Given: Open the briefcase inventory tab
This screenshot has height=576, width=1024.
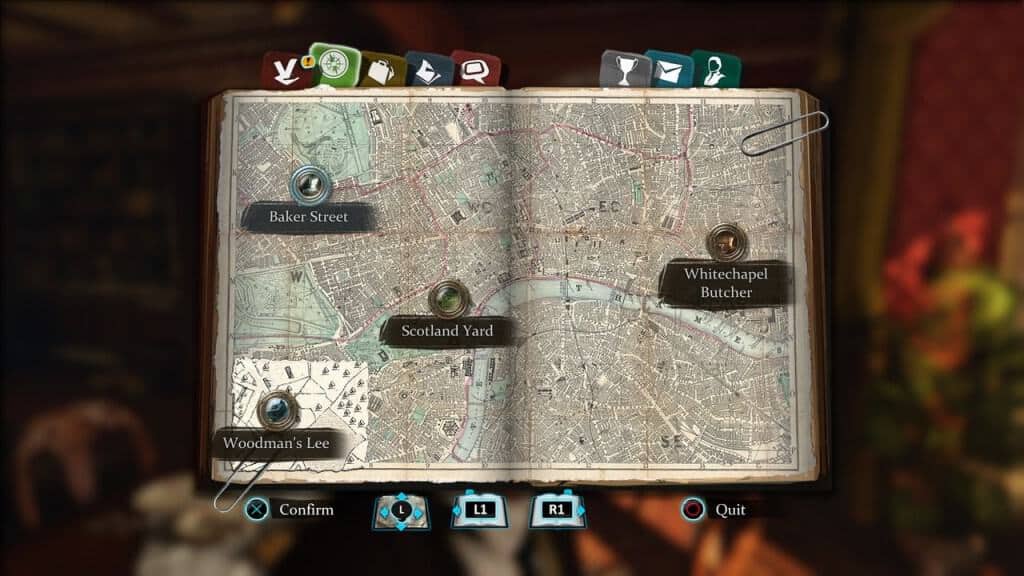Looking at the screenshot, I should tap(382, 70).
